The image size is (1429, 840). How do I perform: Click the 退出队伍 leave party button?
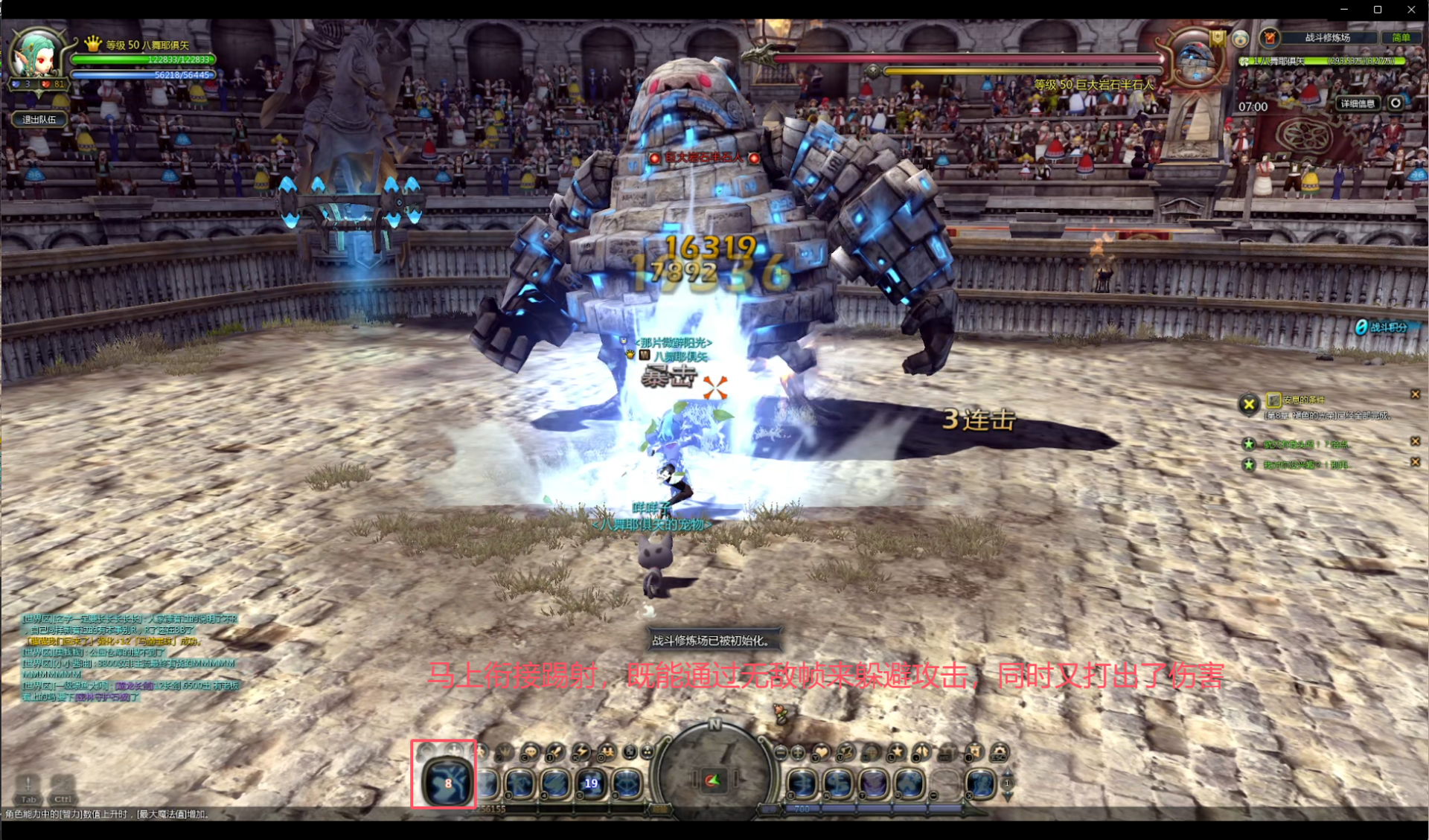coord(39,119)
